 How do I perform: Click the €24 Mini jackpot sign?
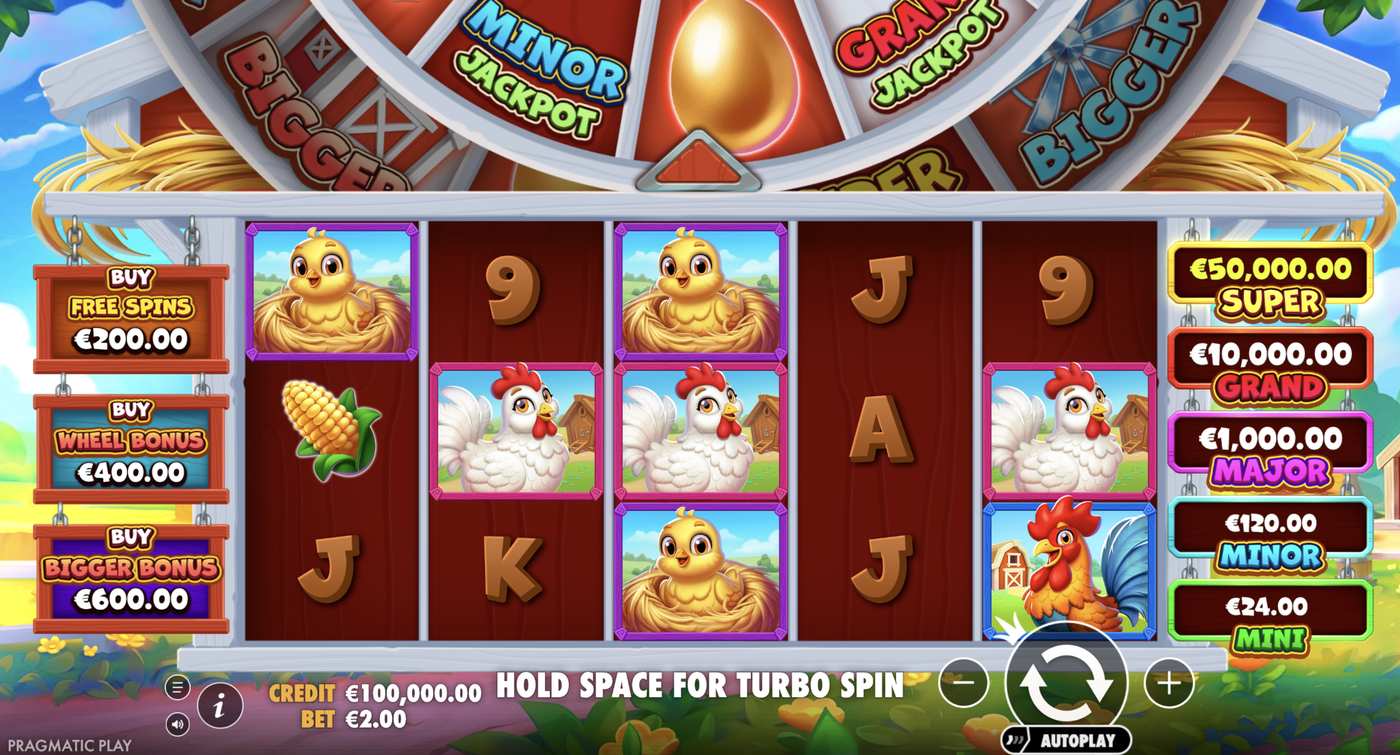pos(1269,617)
